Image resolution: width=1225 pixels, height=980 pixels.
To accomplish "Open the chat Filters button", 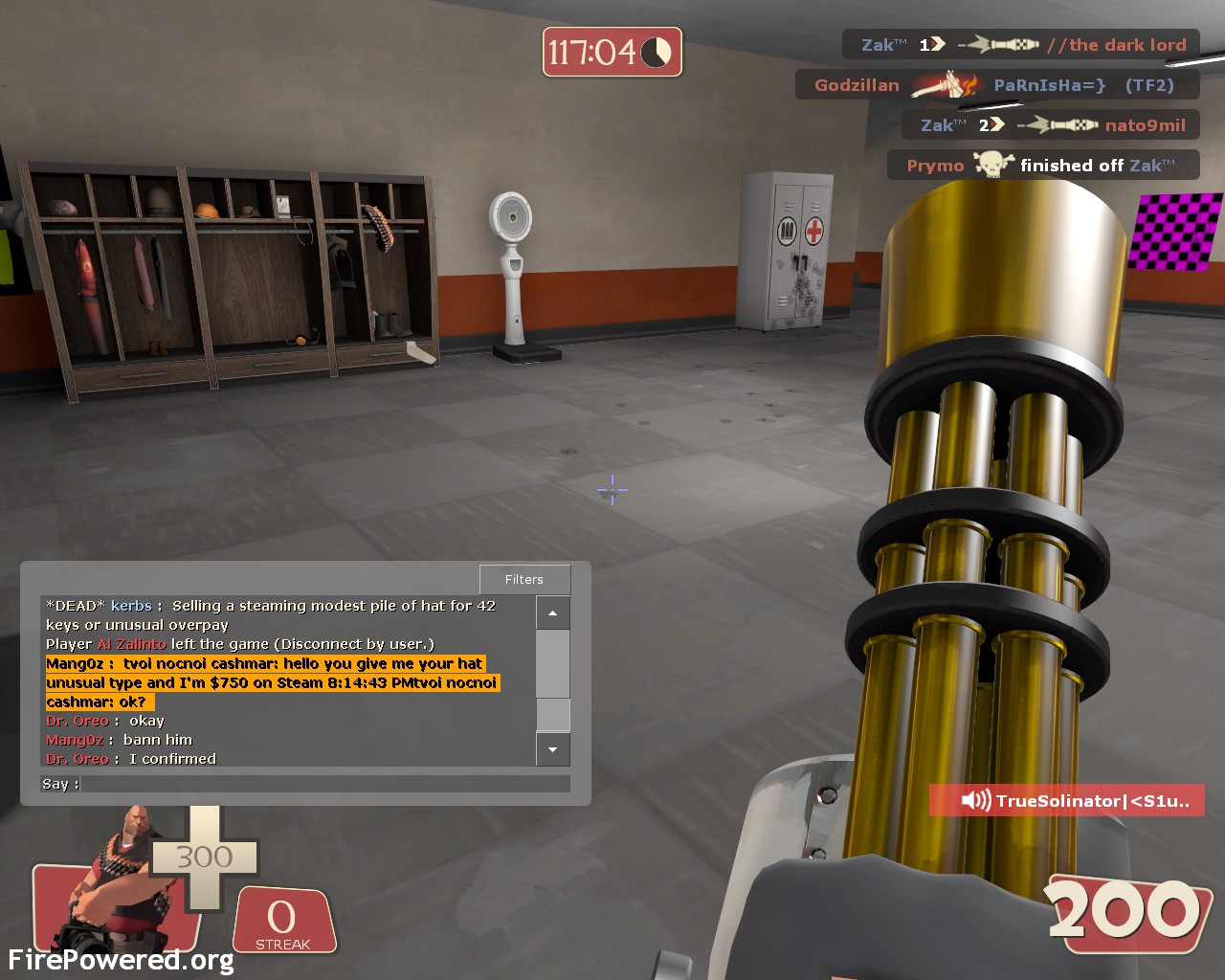I will coord(524,579).
